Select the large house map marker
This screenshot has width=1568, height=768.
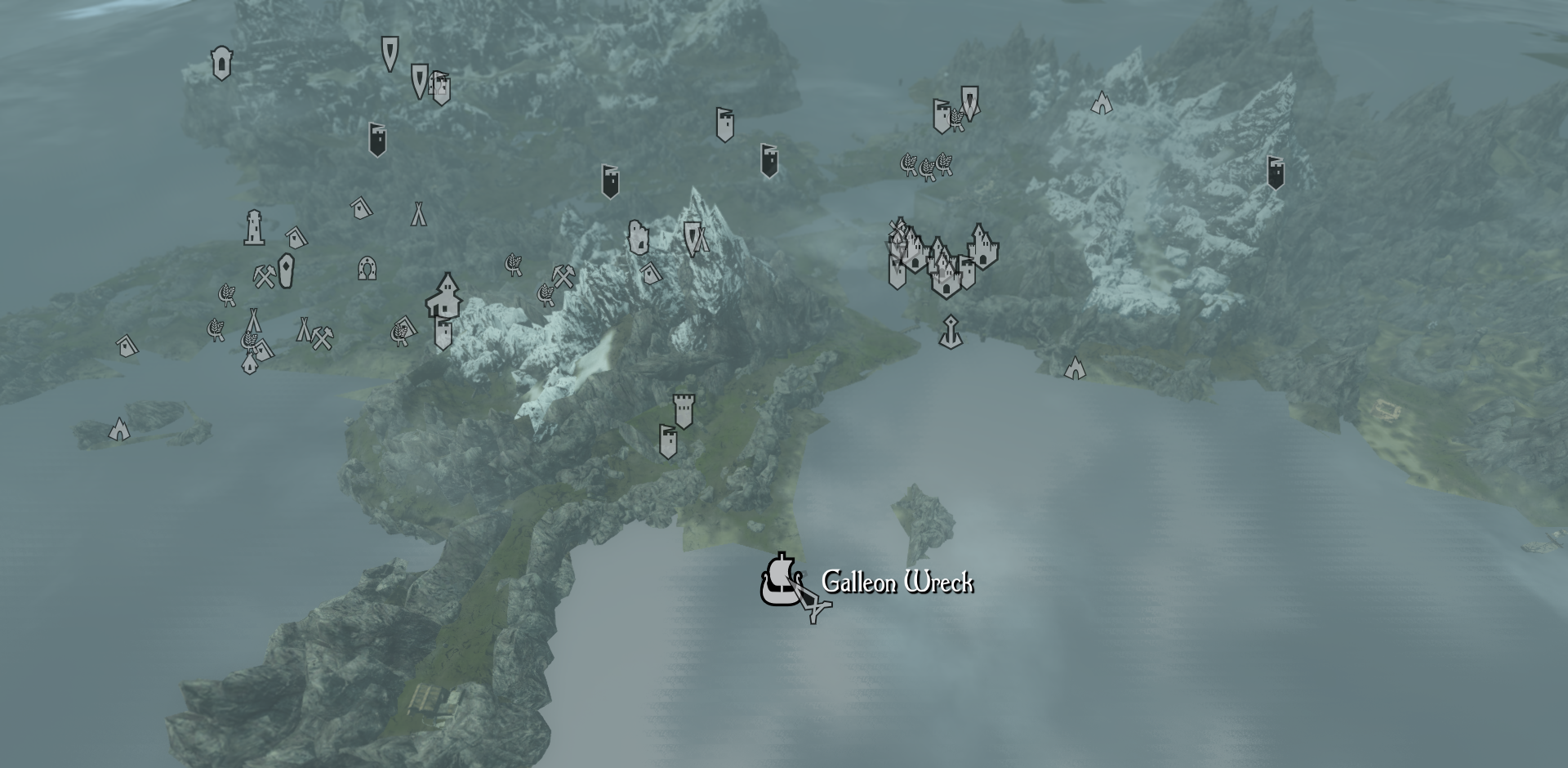click(x=443, y=296)
